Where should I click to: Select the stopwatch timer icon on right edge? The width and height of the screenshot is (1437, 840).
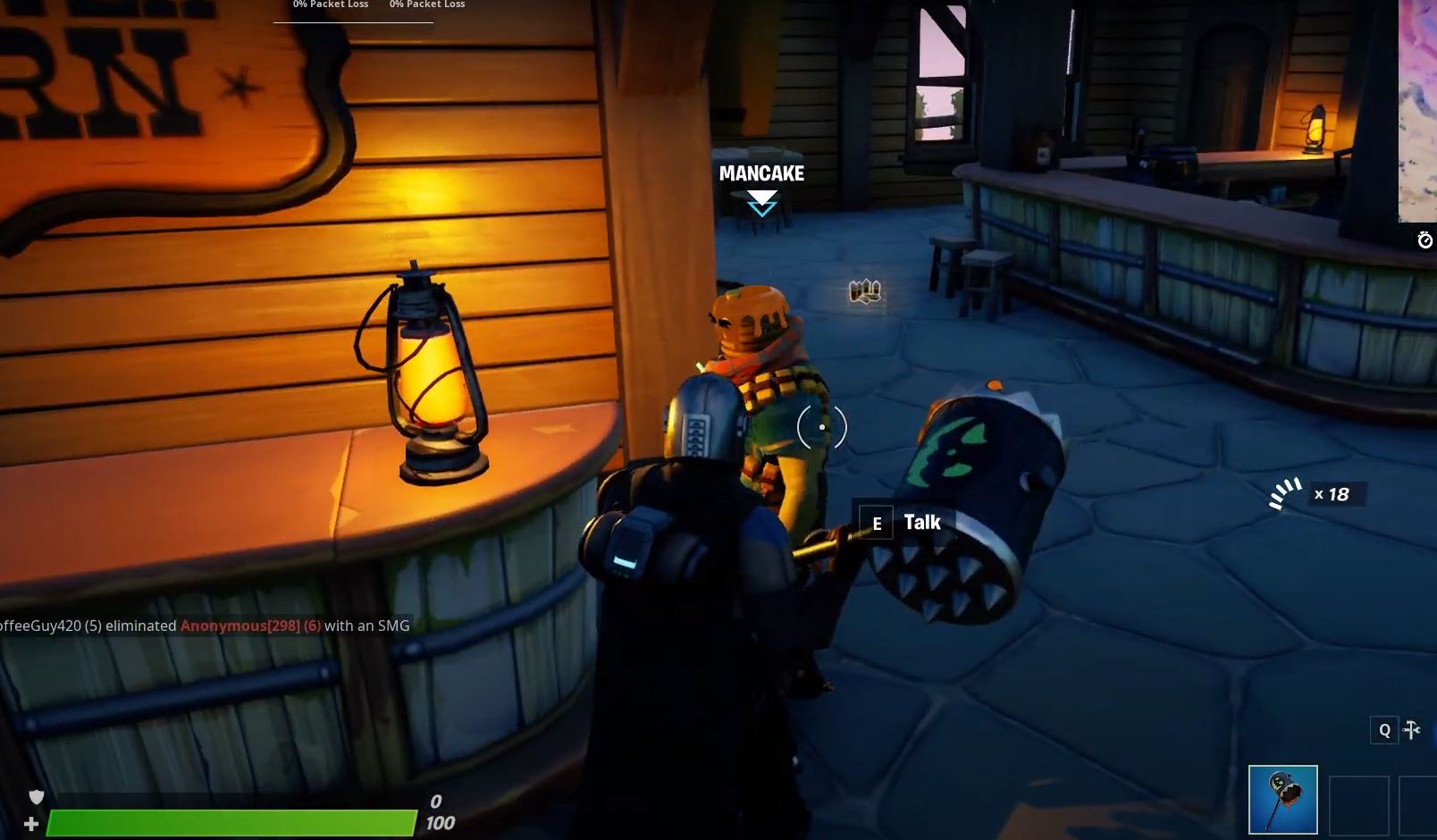pyautogui.click(x=1425, y=239)
